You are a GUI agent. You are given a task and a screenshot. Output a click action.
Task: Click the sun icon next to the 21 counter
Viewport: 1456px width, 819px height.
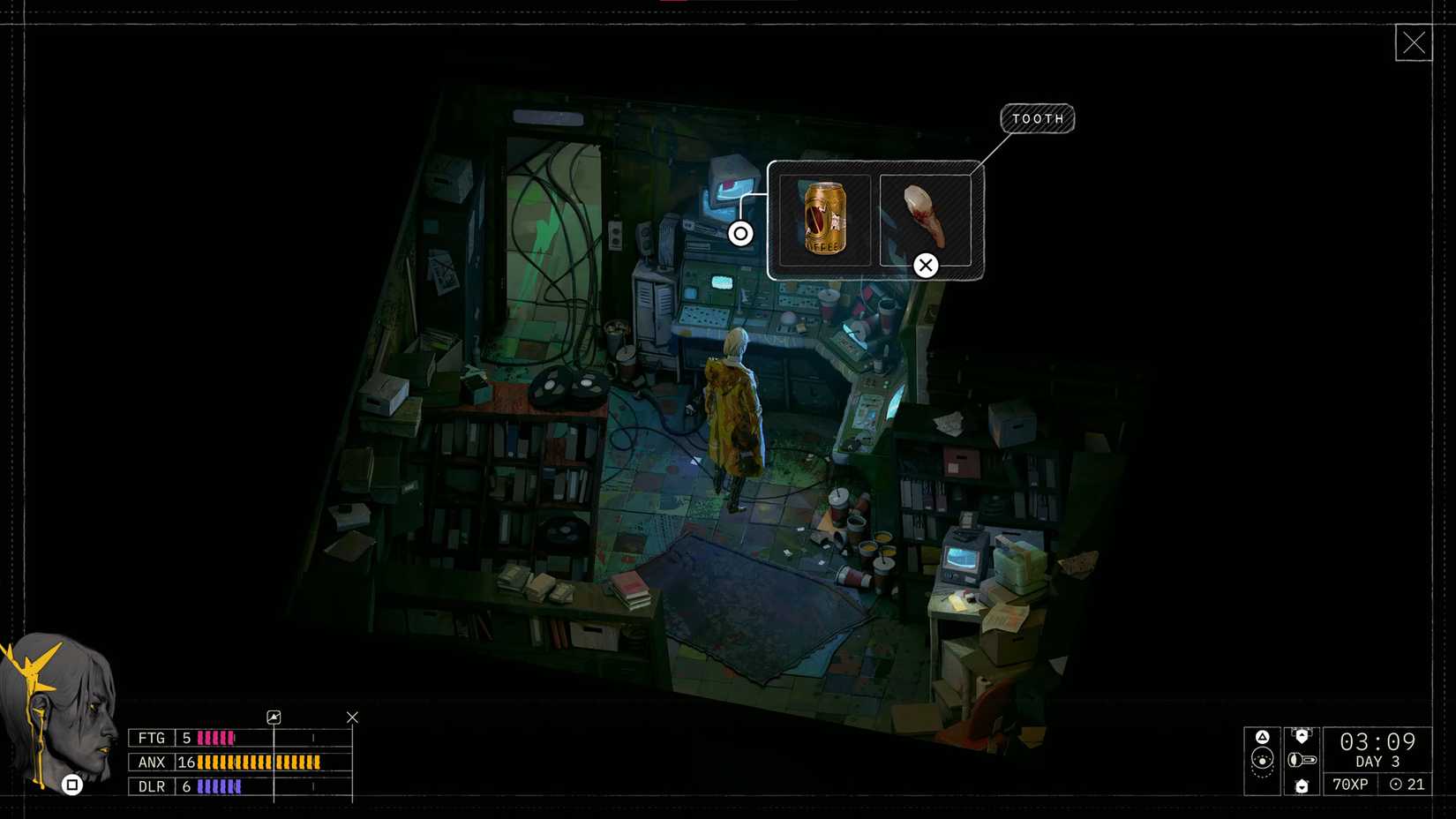coord(1397,785)
